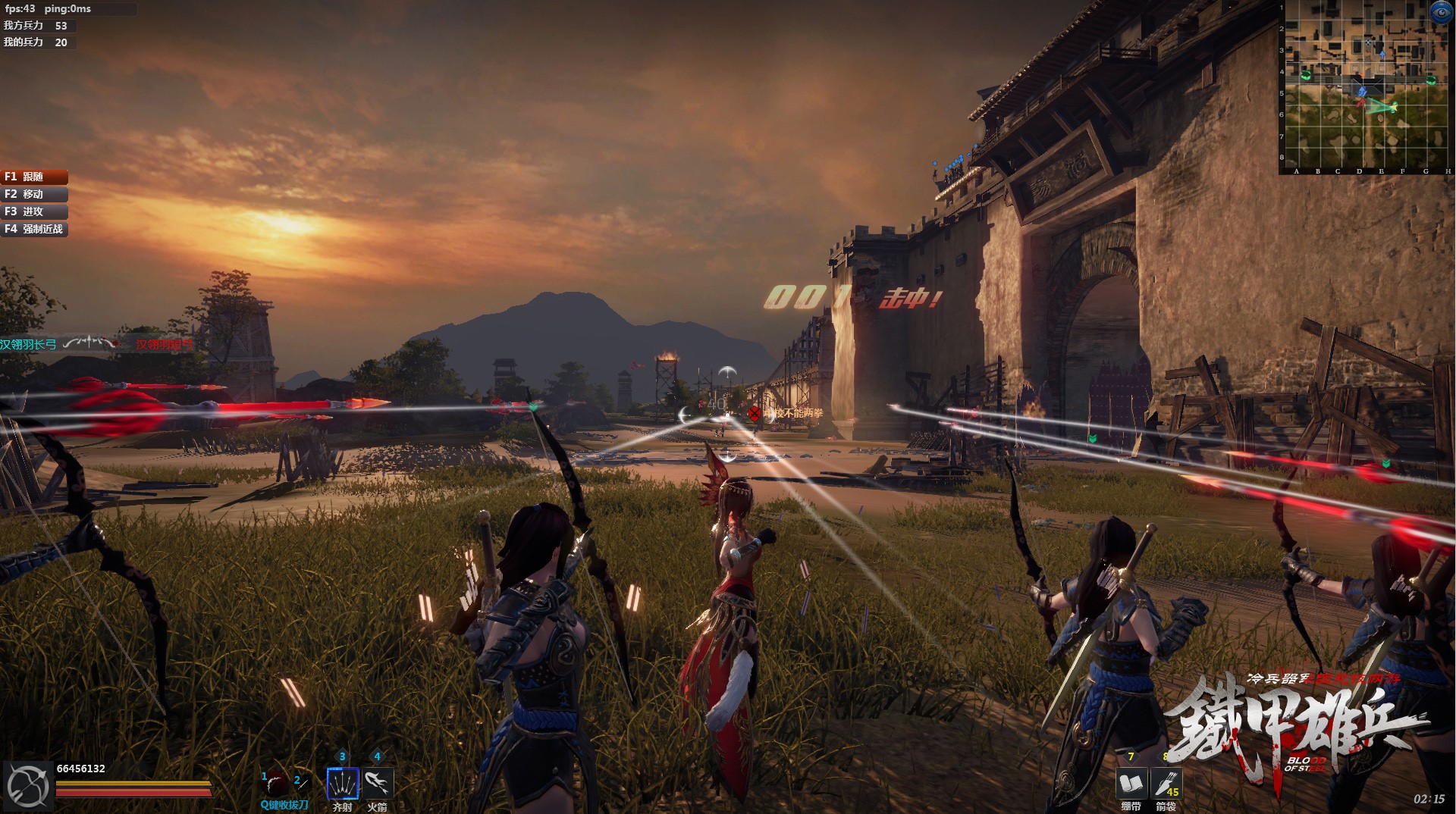1456x814 pixels.
Task: Use the 绷带 bandage item
Action: 1131,783
